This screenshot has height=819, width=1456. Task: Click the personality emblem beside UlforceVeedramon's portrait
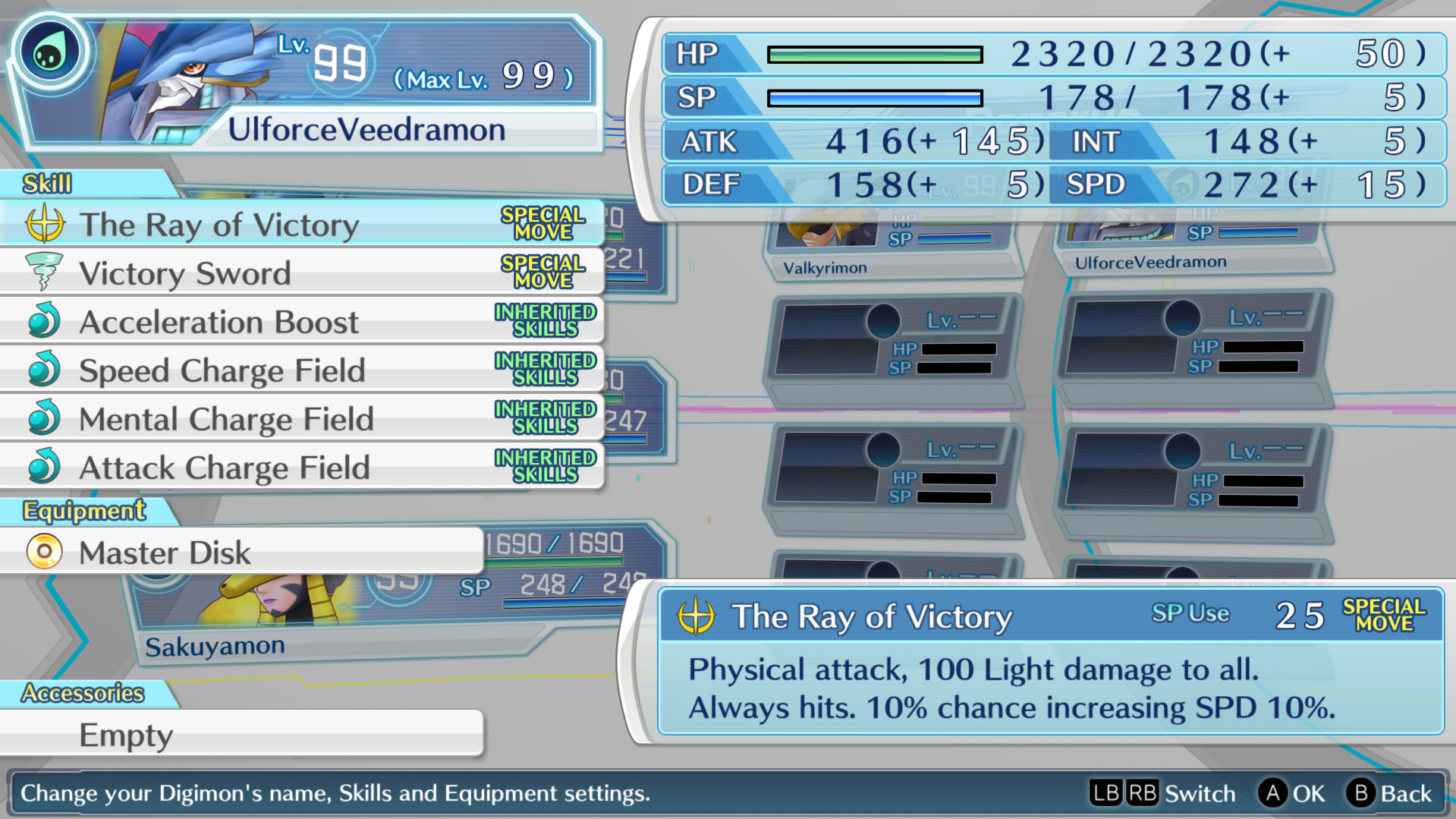[x=50, y=50]
